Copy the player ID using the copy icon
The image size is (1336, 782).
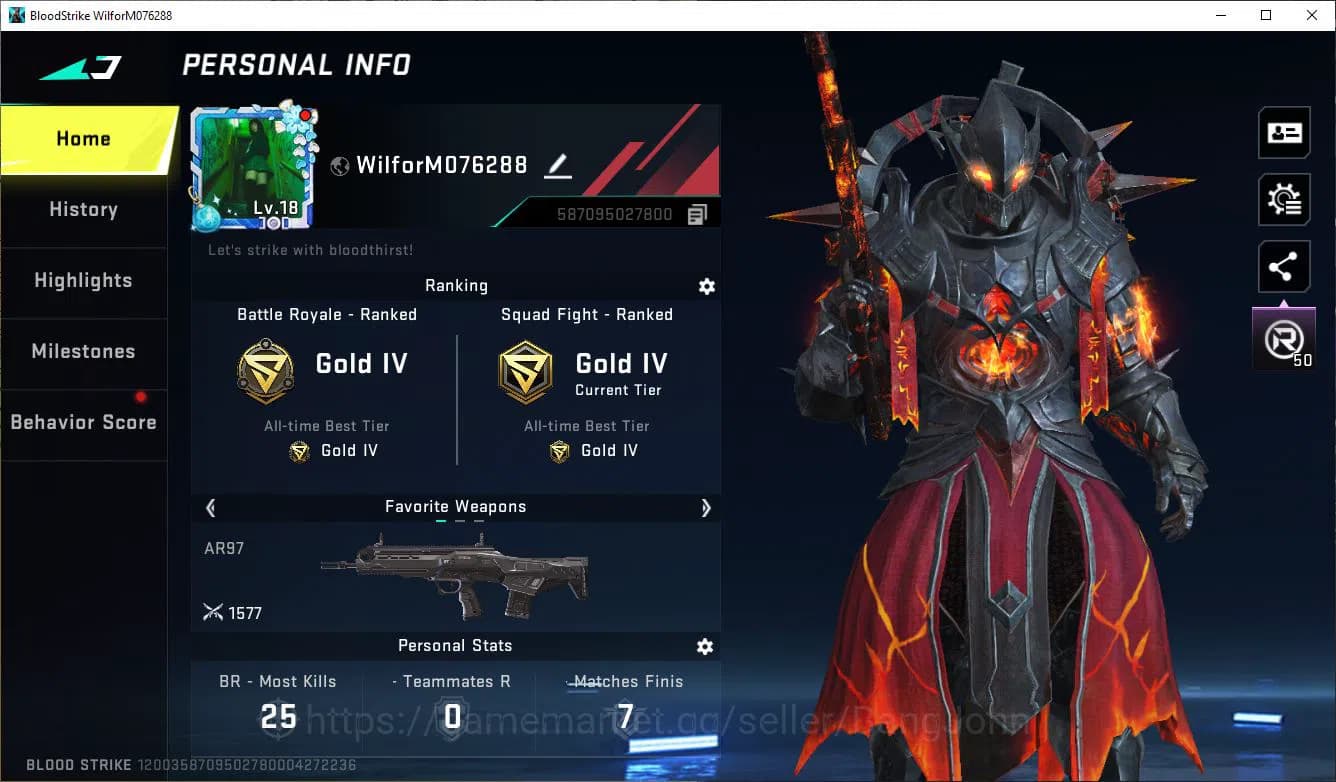pyautogui.click(x=698, y=213)
